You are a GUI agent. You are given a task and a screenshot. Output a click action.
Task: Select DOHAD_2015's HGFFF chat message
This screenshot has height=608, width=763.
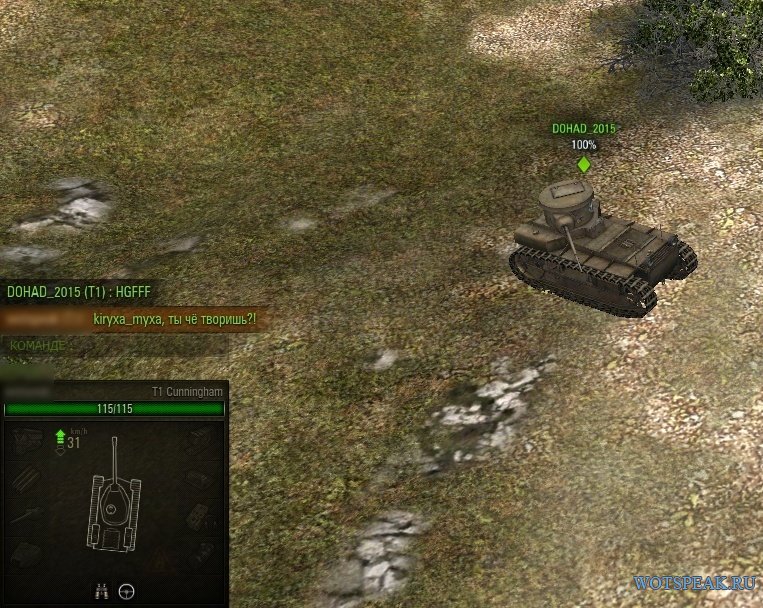pos(78,292)
